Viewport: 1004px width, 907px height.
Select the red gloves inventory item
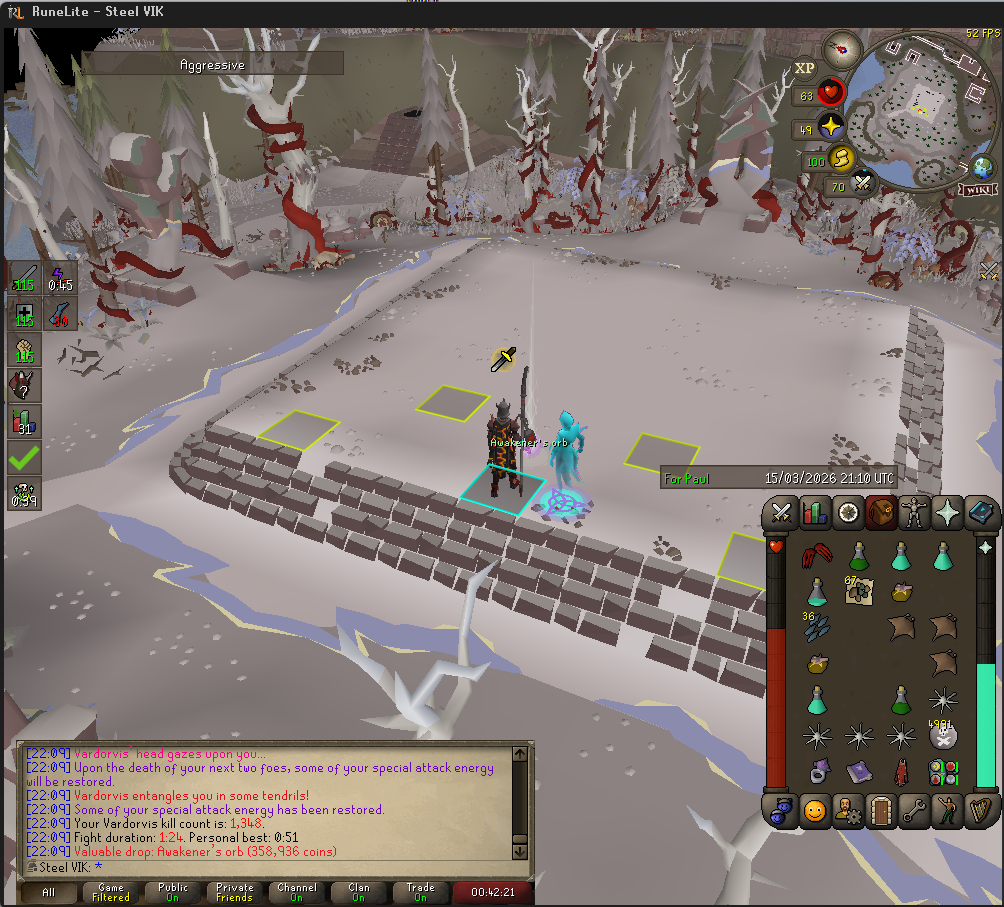click(x=816, y=556)
